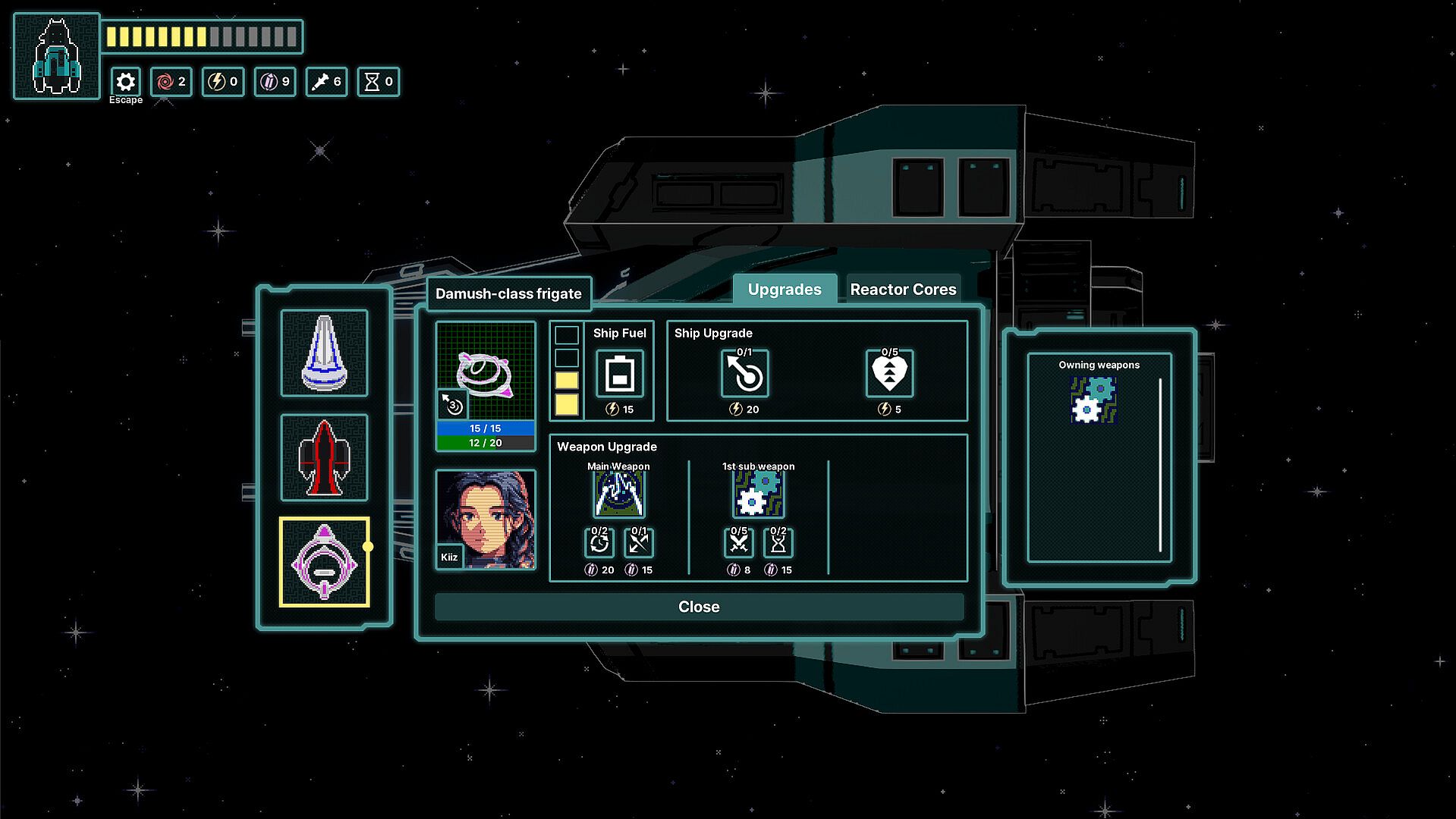The width and height of the screenshot is (1456, 819).
Task: Buy the heart armor ship upgrade
Action: coord(889,374)
